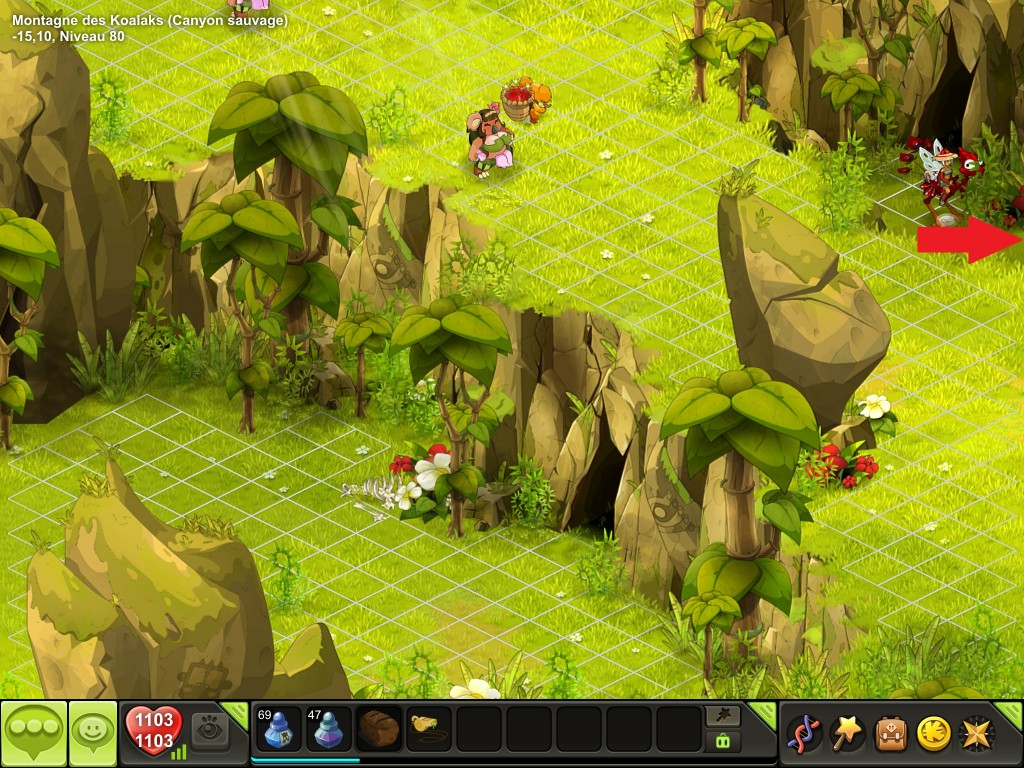Select the whistle item slot
Screen dimensions: 1024x768
[x=429, y=730]
